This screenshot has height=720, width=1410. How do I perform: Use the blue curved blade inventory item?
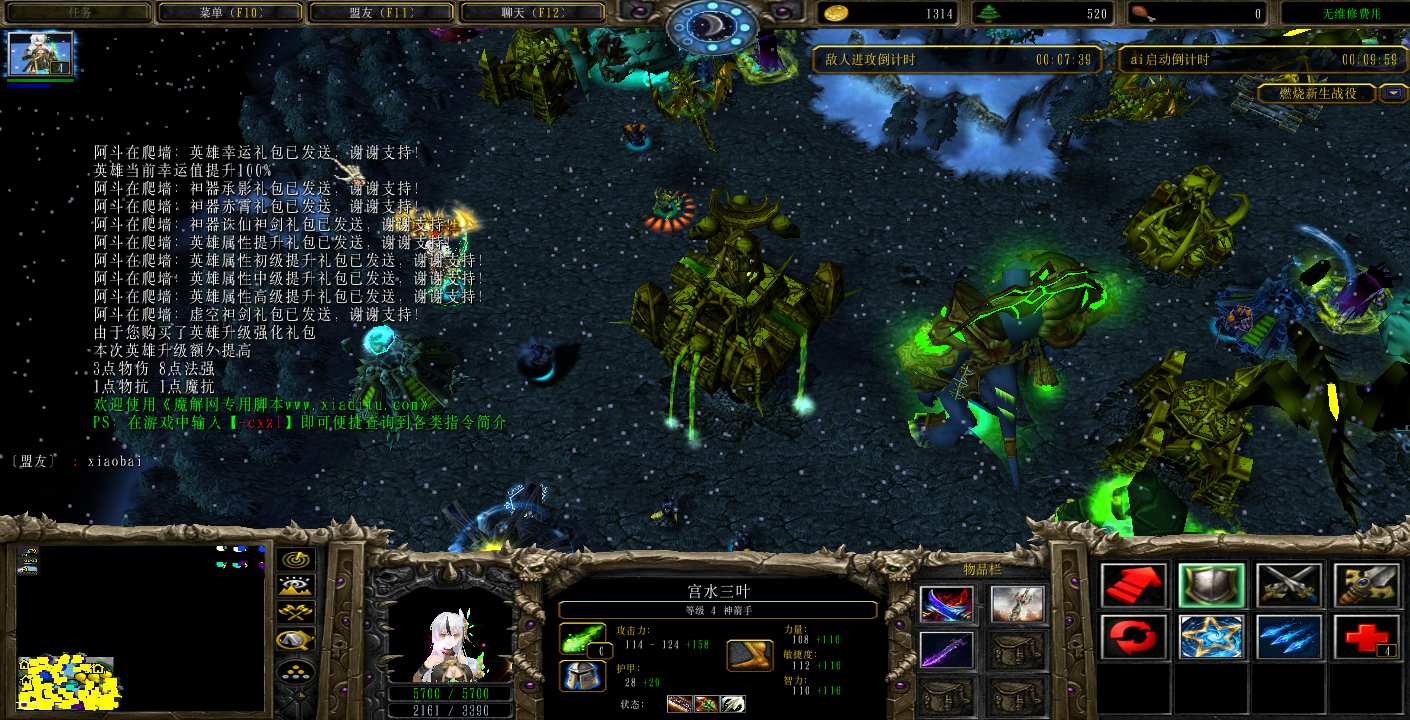pyautogui.click(x=946, y=604)
